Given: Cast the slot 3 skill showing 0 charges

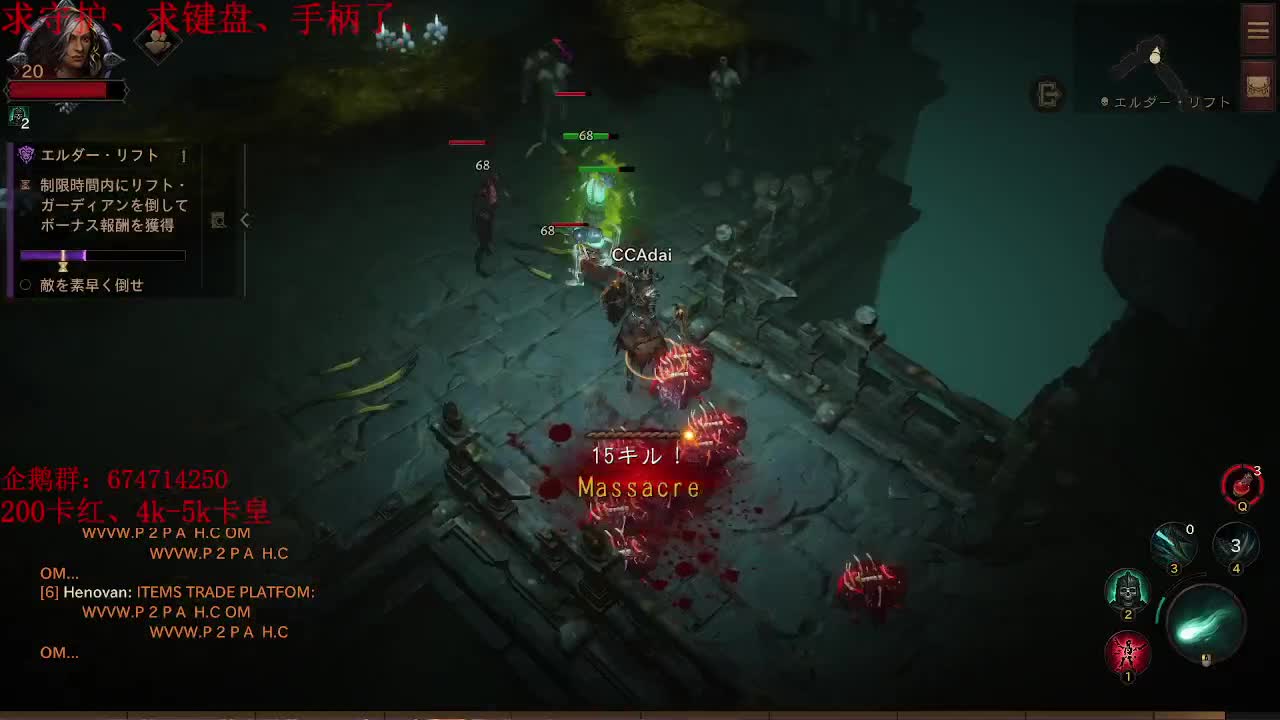Looking at the screenshot, I should click(1173, 545).
